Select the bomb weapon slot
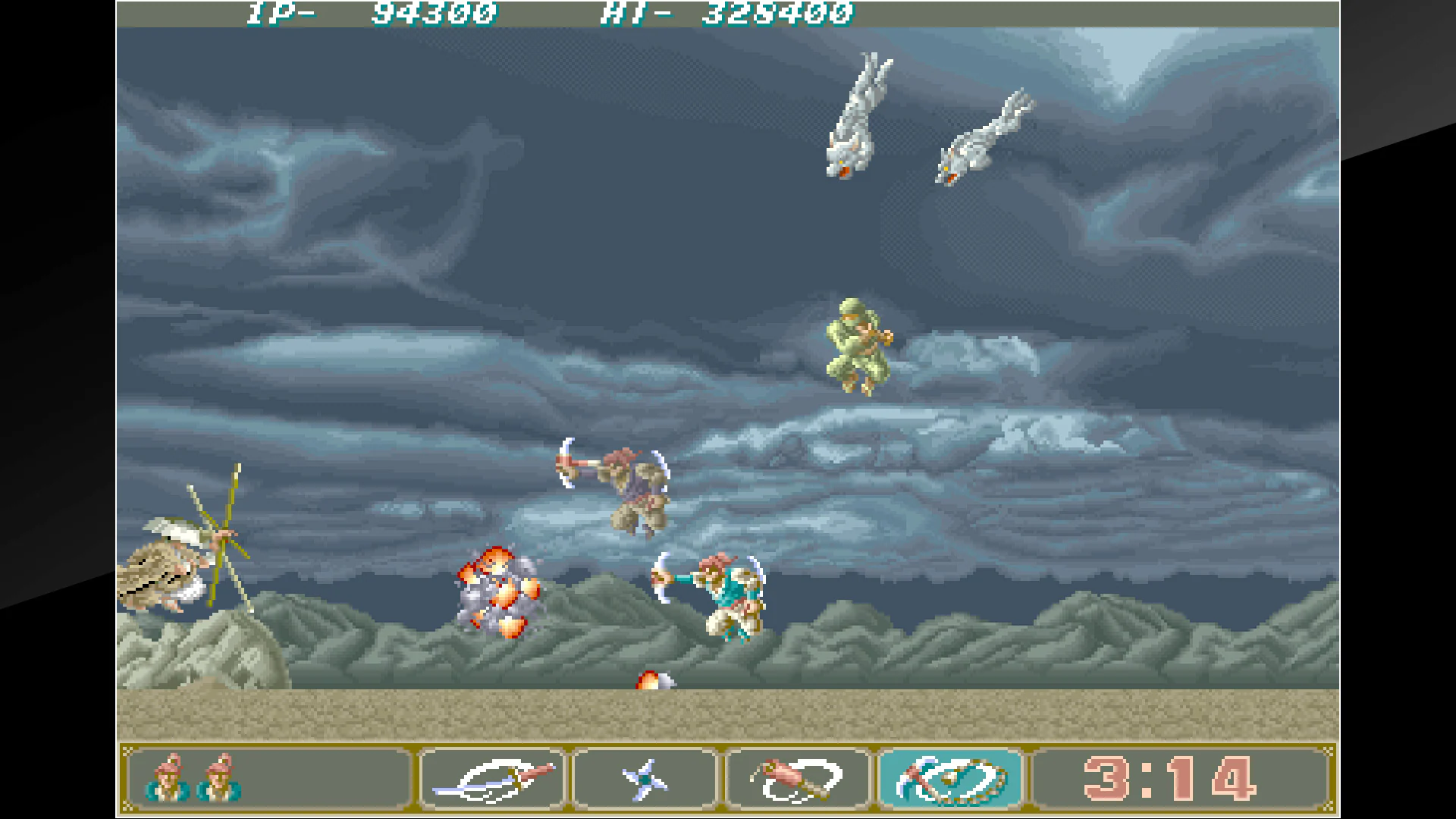The height and width of the screenshot is (819, 1456). 796,779
